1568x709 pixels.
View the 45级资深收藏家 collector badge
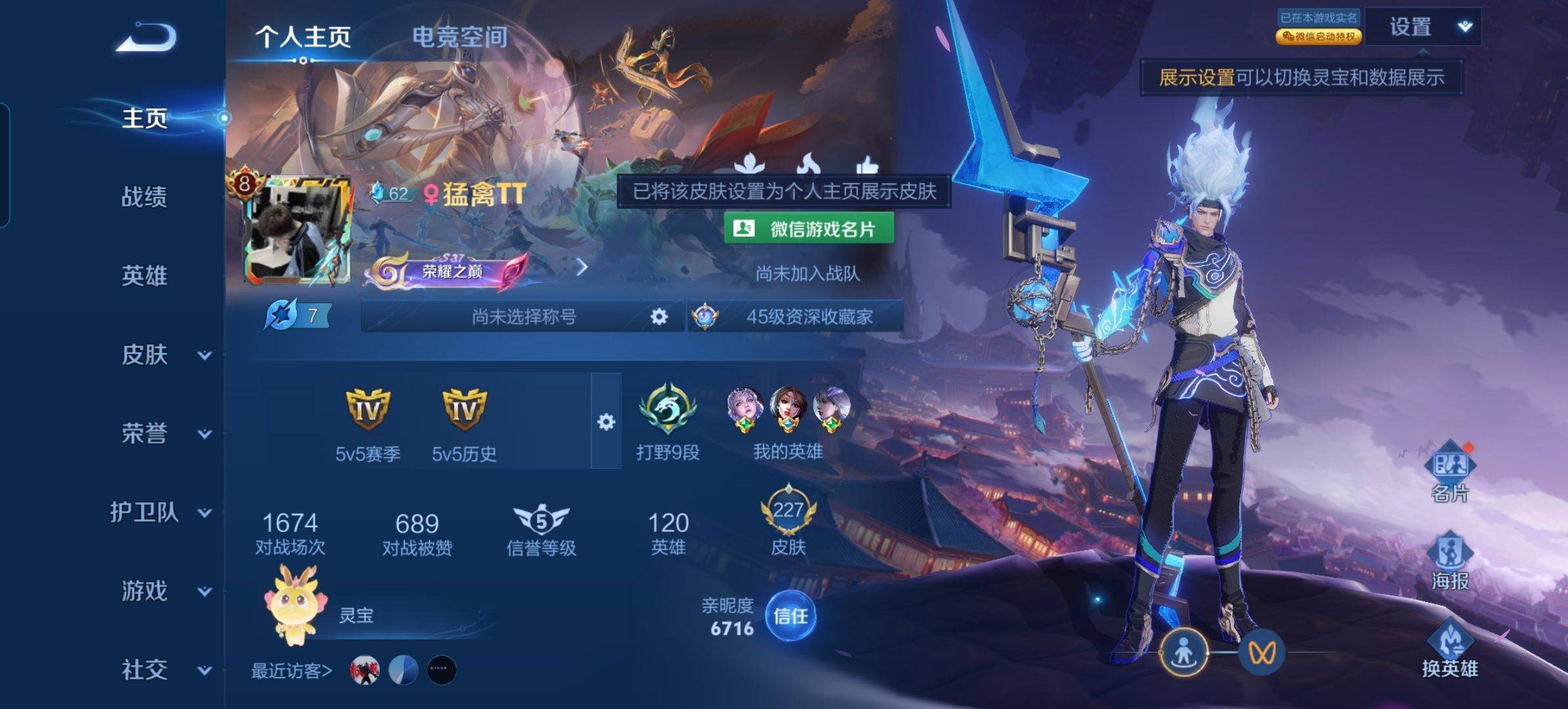click(796, 317)
